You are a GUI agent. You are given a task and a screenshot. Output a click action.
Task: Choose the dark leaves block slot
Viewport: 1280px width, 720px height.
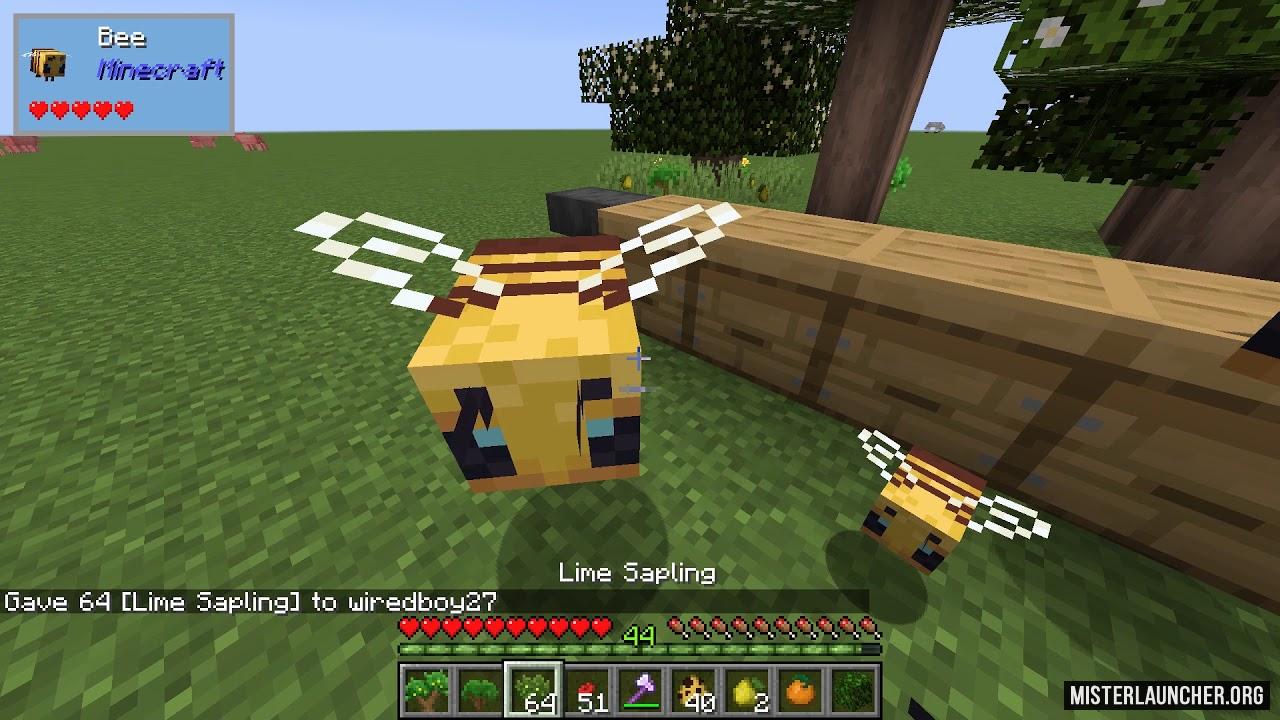856,691
